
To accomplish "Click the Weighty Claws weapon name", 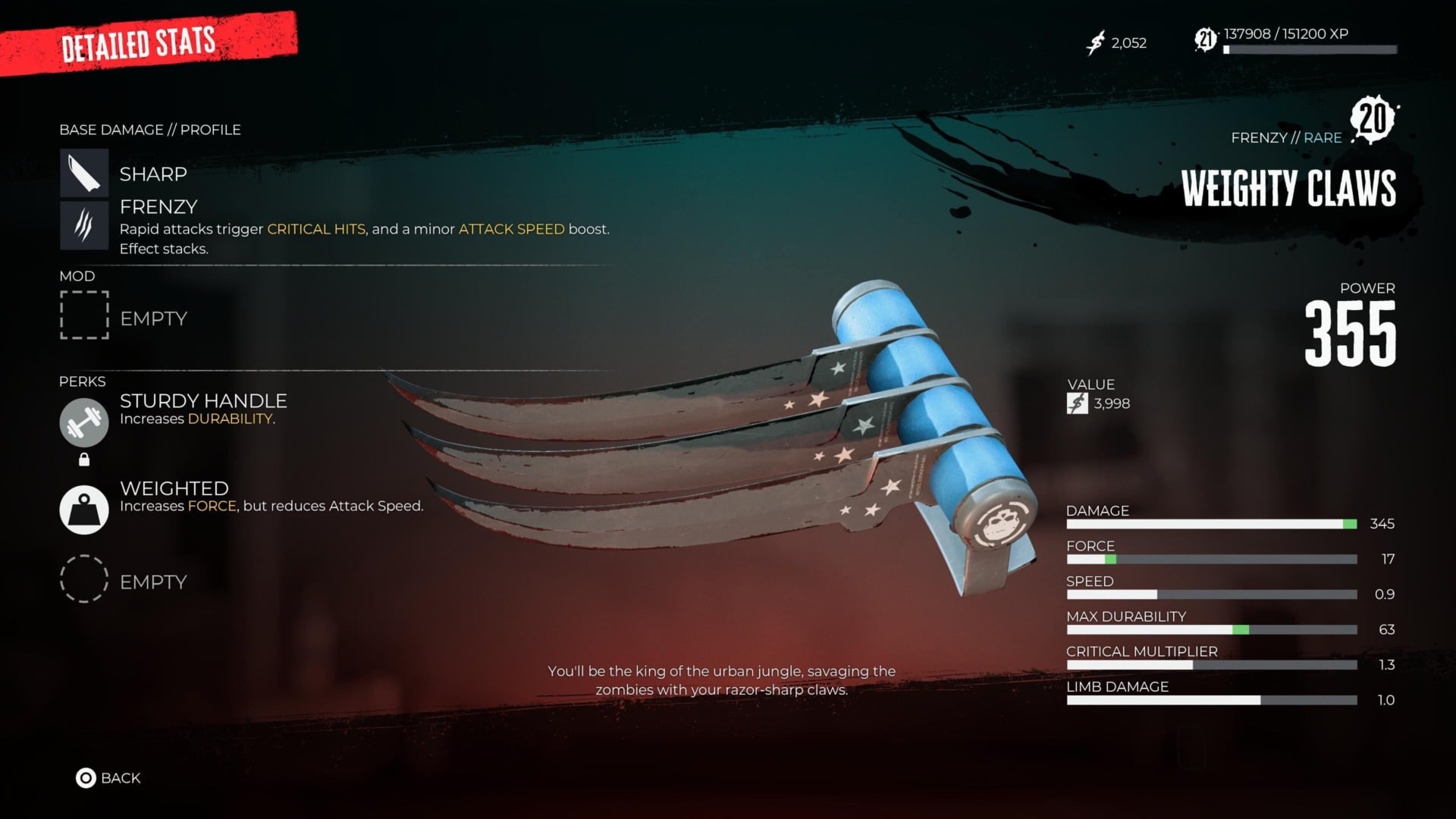I will (x=1291, y=188).
